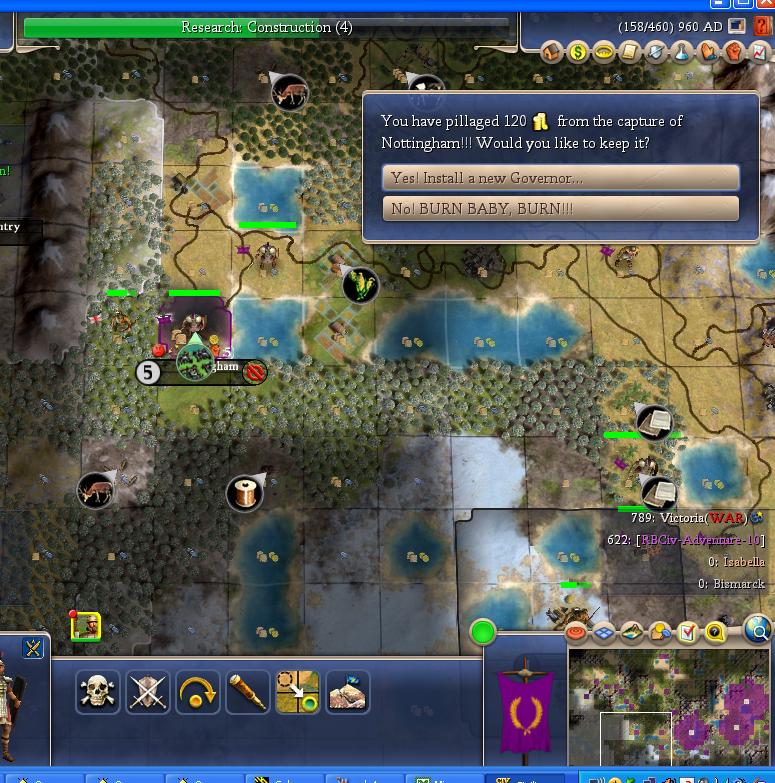
Task: Click the curved arrow skip turn command
Action: point(198,692)
